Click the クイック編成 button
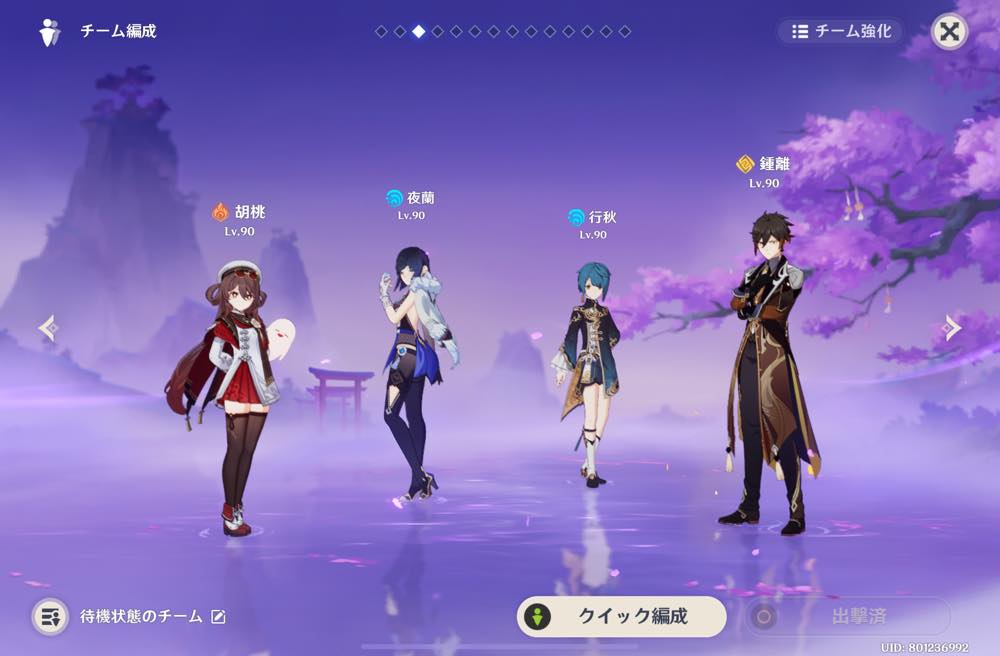Image resolution: width=1000 pixels, height=656 pixels. pos(621,616)
